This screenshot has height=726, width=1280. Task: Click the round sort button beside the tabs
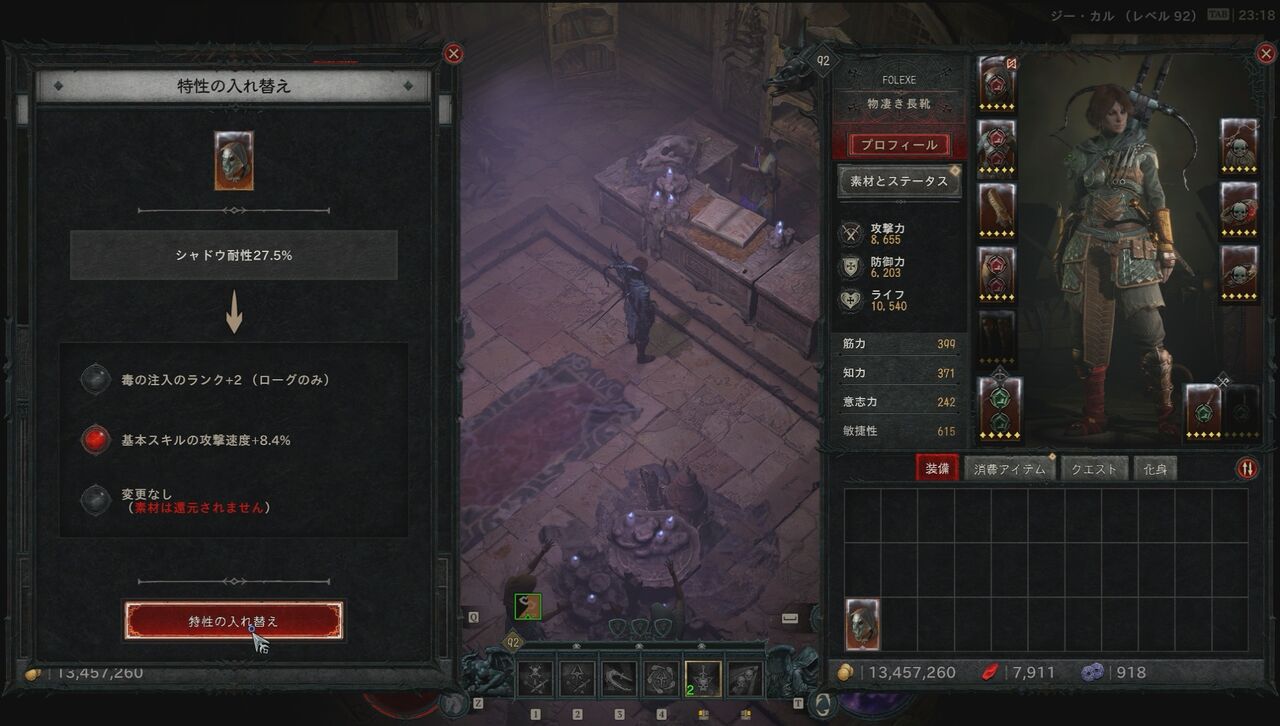pyautogui.click(x=1247, y=468)
